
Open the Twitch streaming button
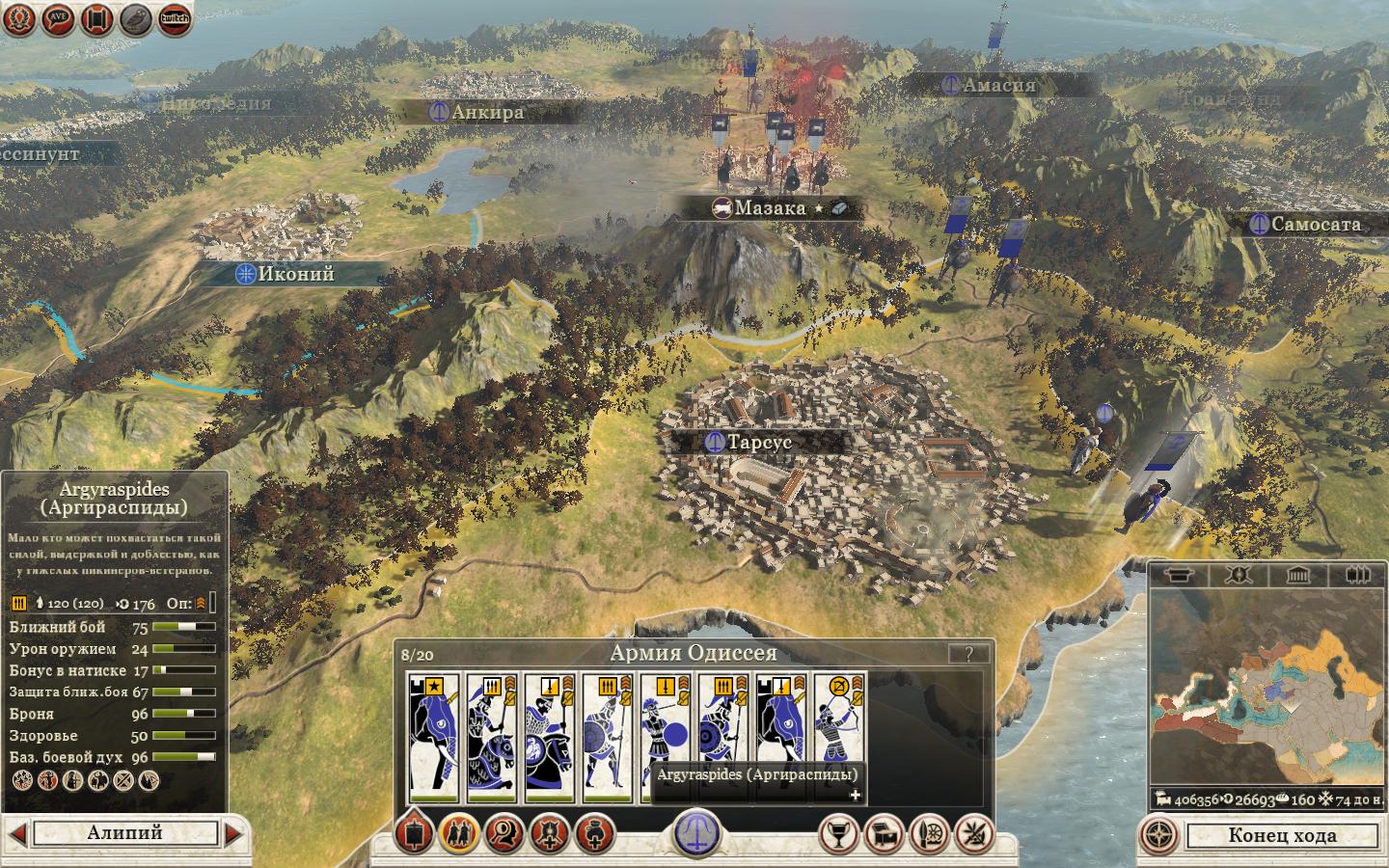pos(175,18)
